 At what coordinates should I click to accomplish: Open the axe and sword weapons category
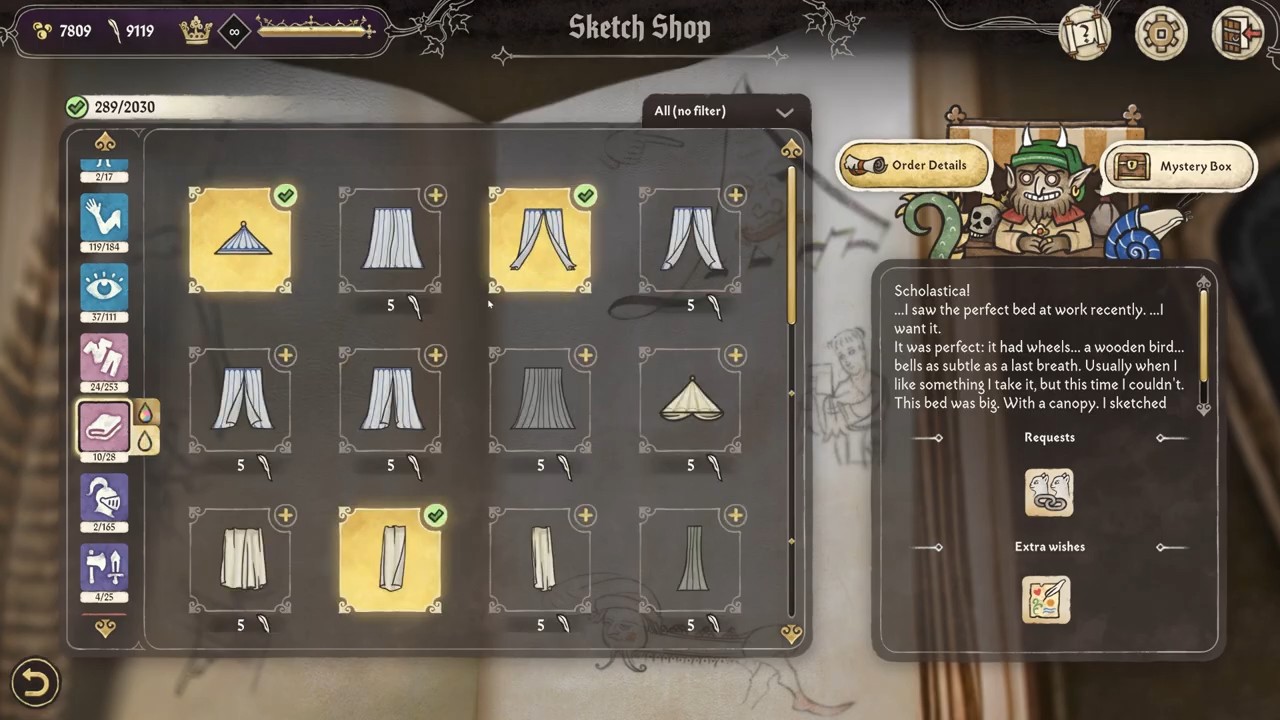(105, 568)
